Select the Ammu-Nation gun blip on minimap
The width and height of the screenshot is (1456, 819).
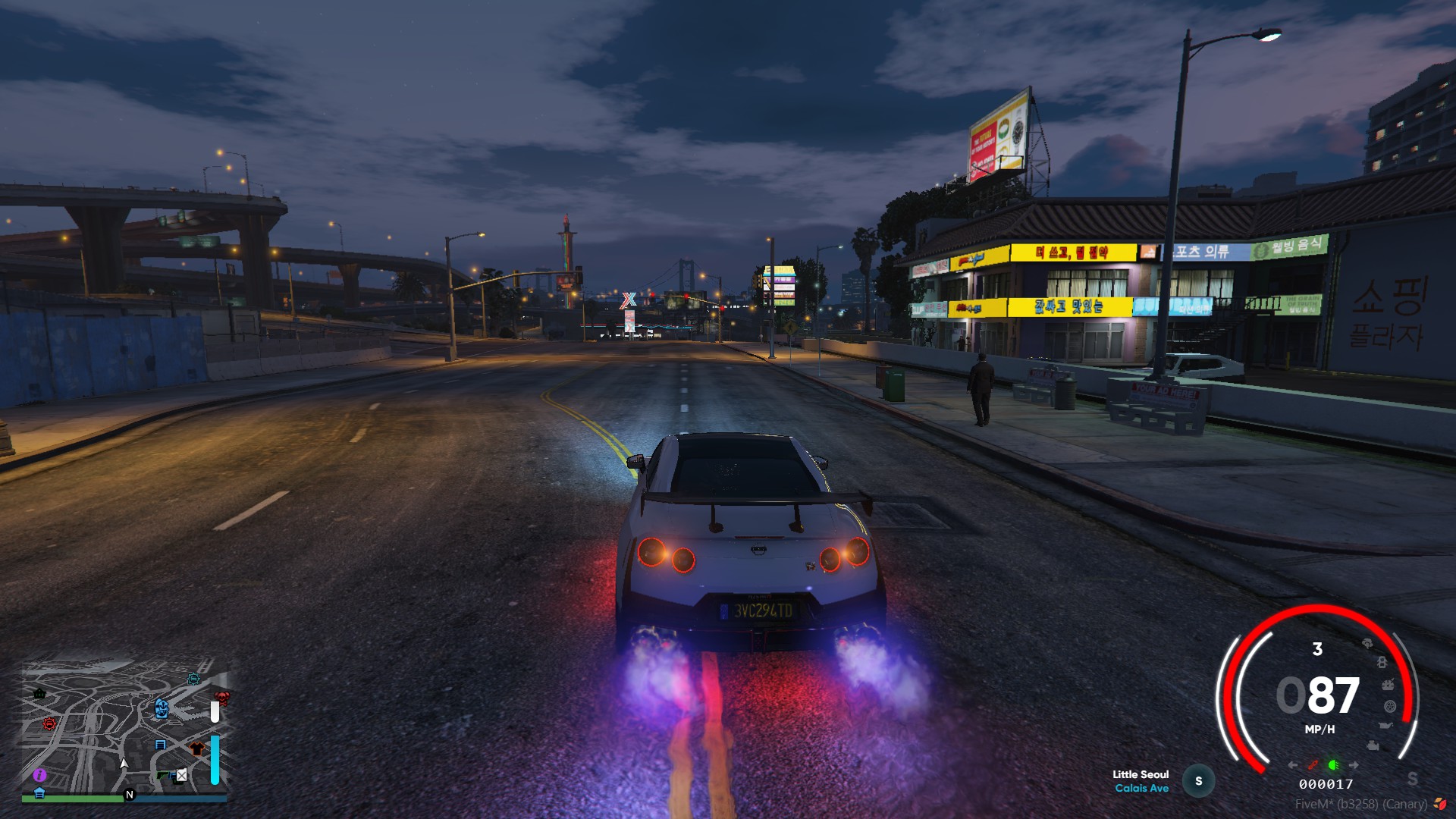pos(162,776)
